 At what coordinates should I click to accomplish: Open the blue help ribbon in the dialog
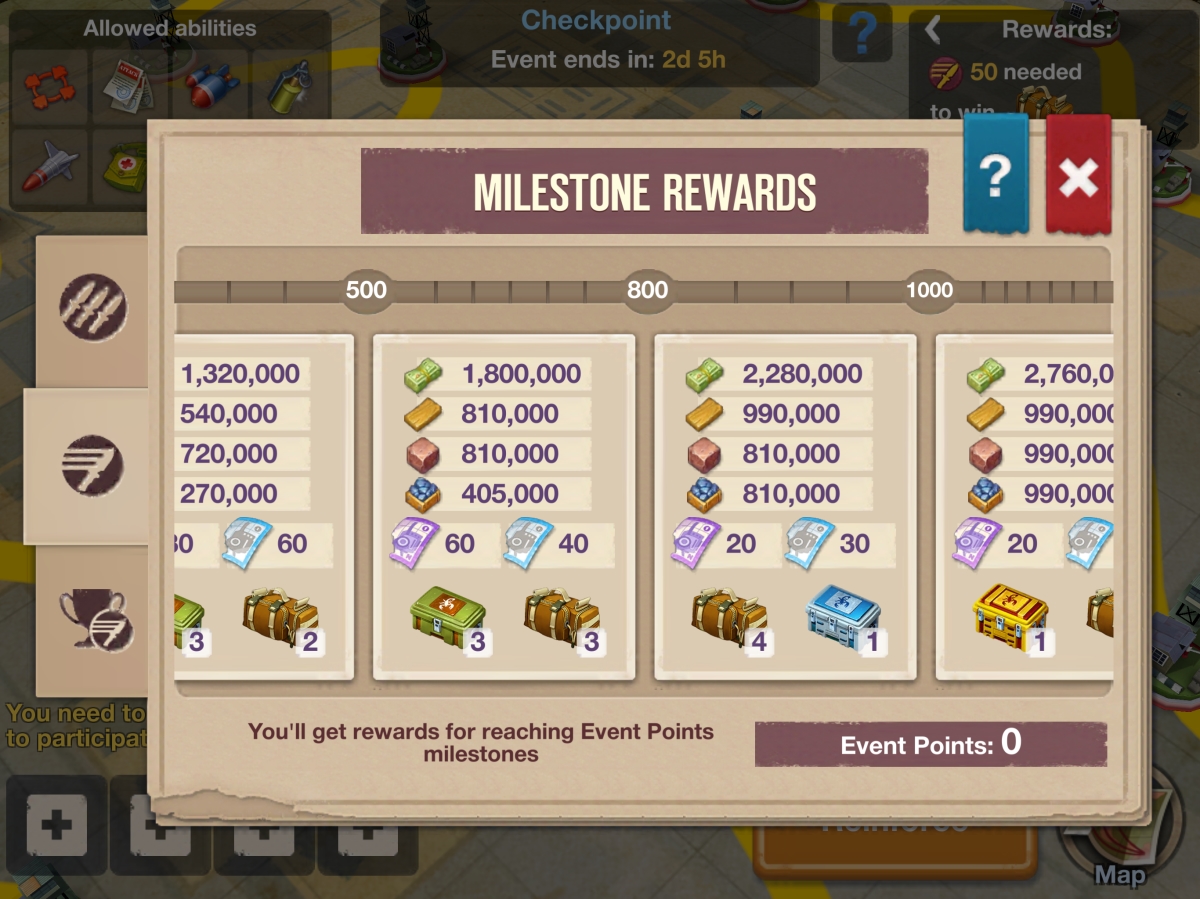point(995,176)
